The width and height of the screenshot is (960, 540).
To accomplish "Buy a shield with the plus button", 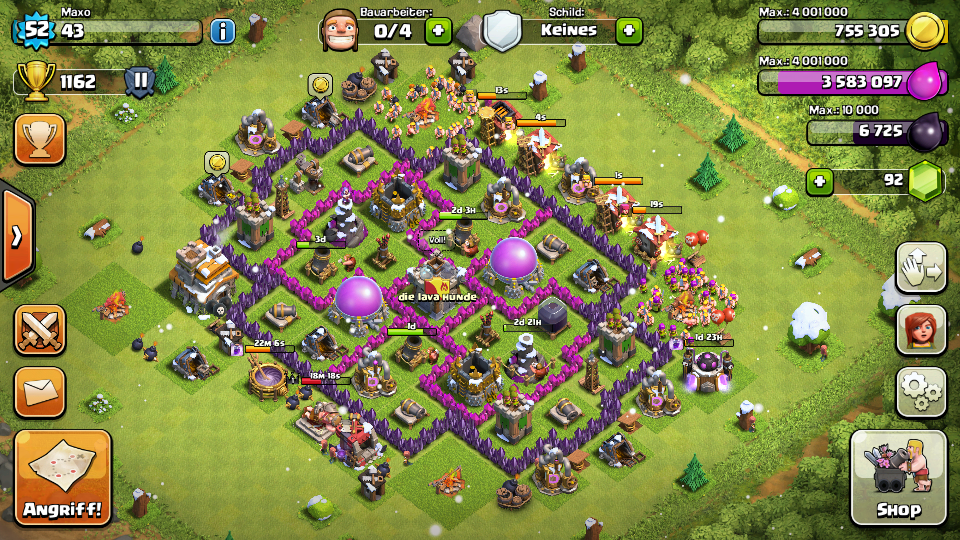I will [x=628, y=30].
